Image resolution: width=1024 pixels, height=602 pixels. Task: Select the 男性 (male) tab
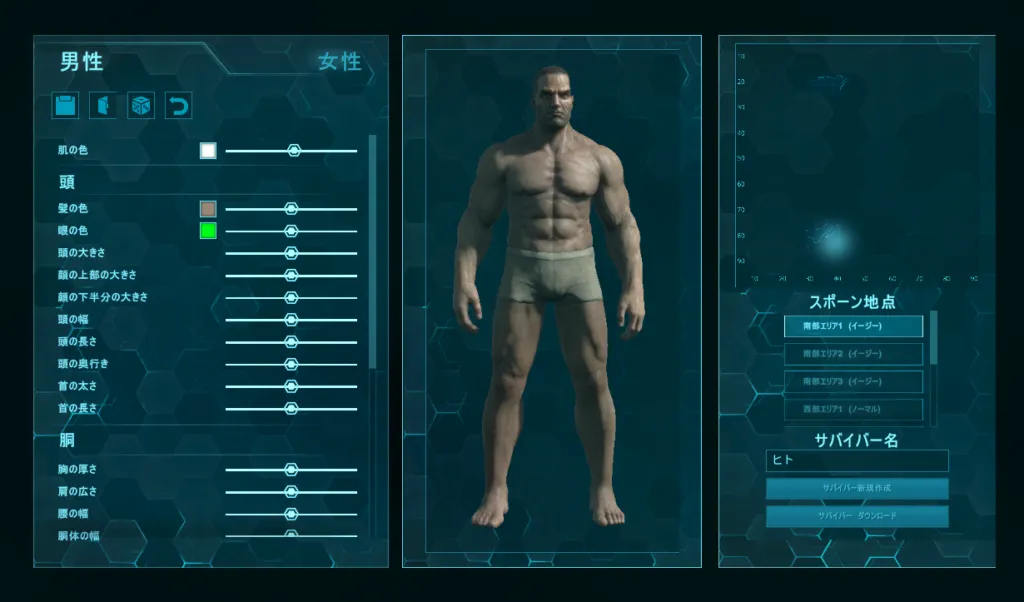(81, 62)
